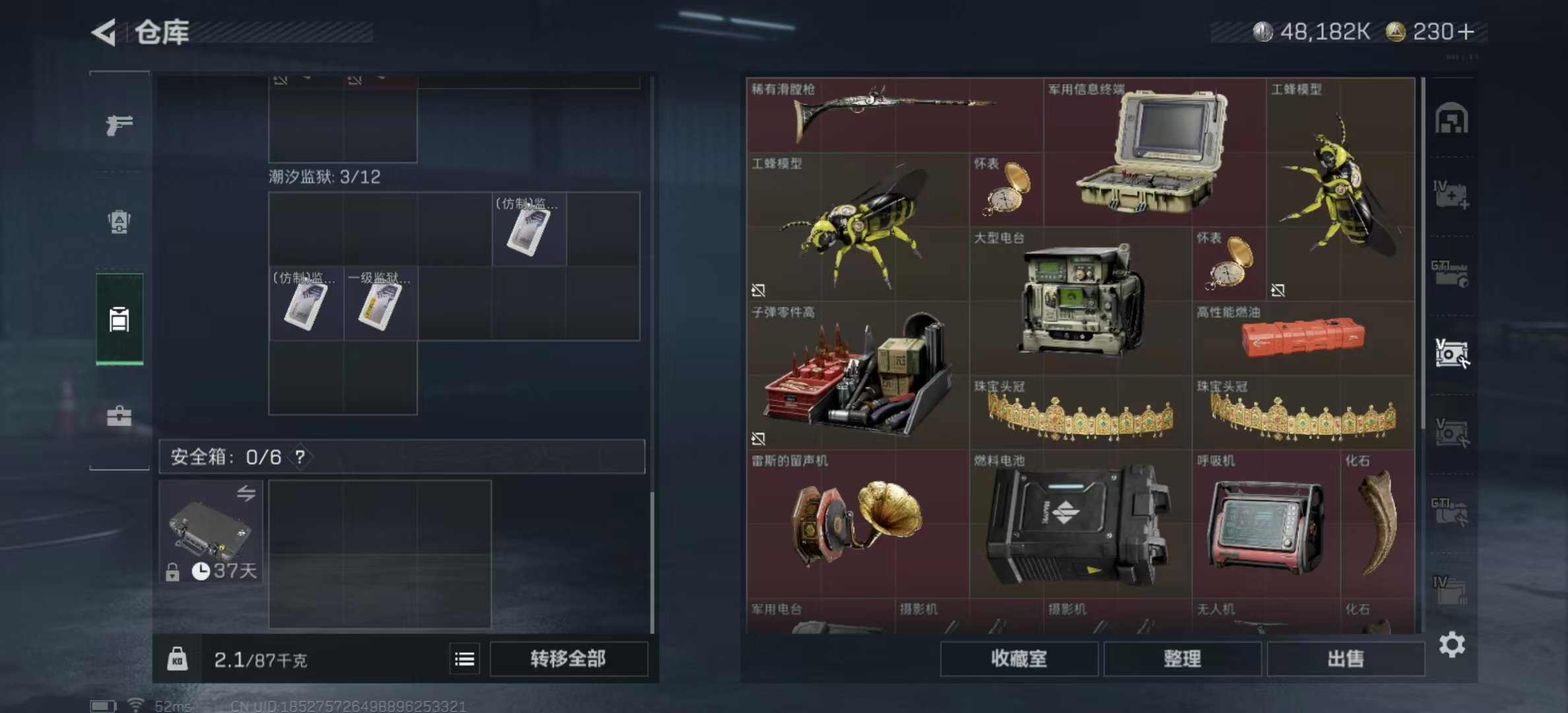The height and width of the screenshot is (713, 1568).
Task: Select the weapons category in the left sidebar
Action: (119, 125)
